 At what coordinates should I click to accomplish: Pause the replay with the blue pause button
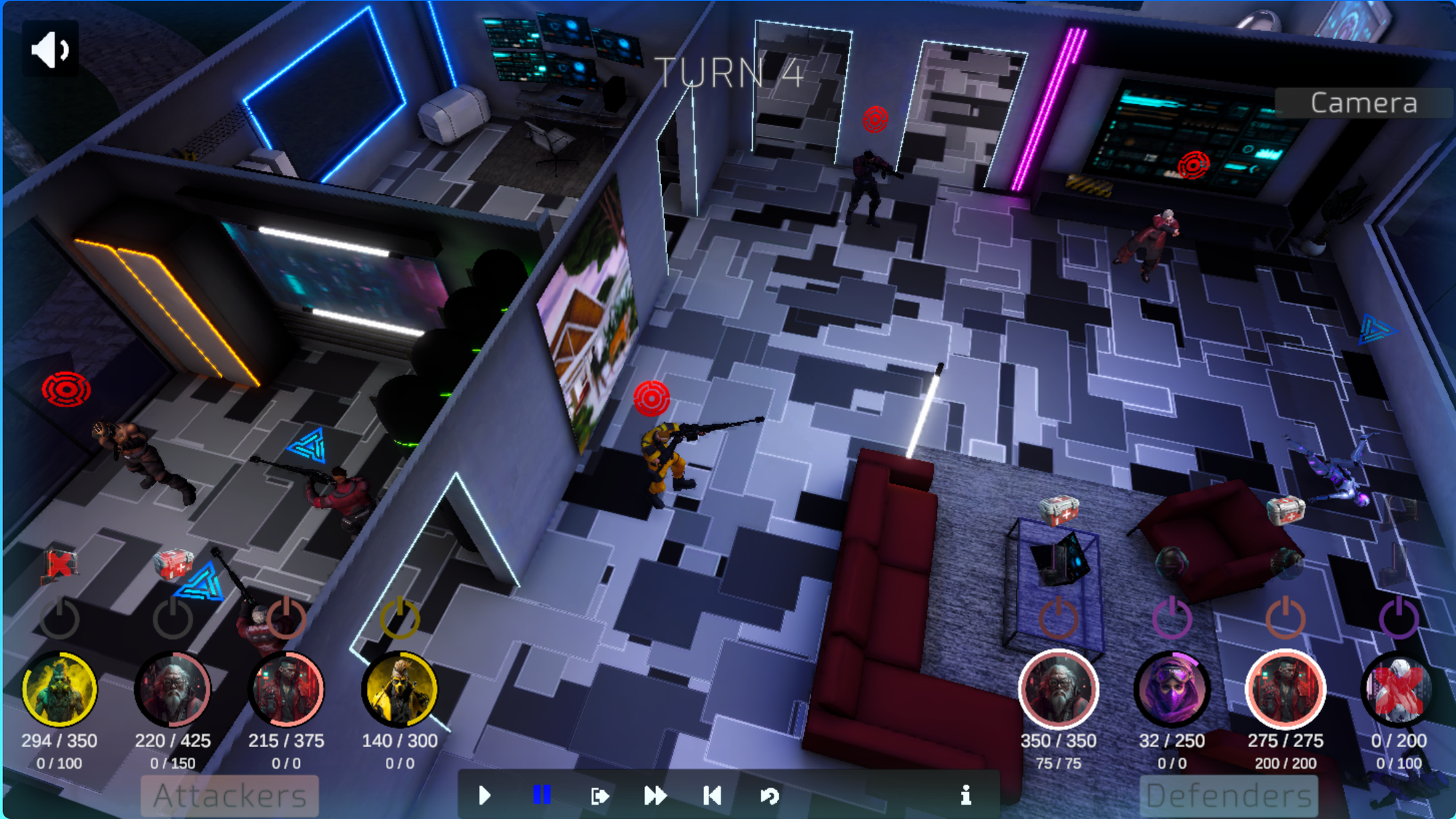542,794
